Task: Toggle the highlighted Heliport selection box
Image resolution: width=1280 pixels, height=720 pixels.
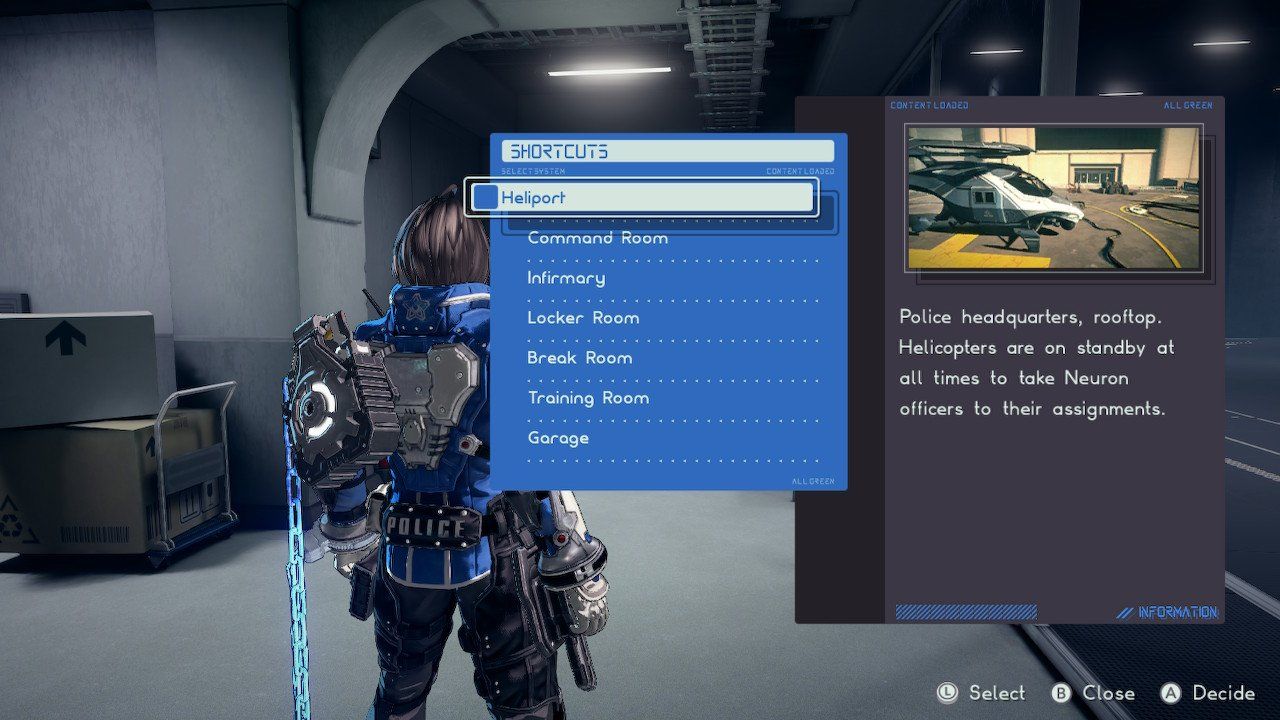Action: coord(645,197)
